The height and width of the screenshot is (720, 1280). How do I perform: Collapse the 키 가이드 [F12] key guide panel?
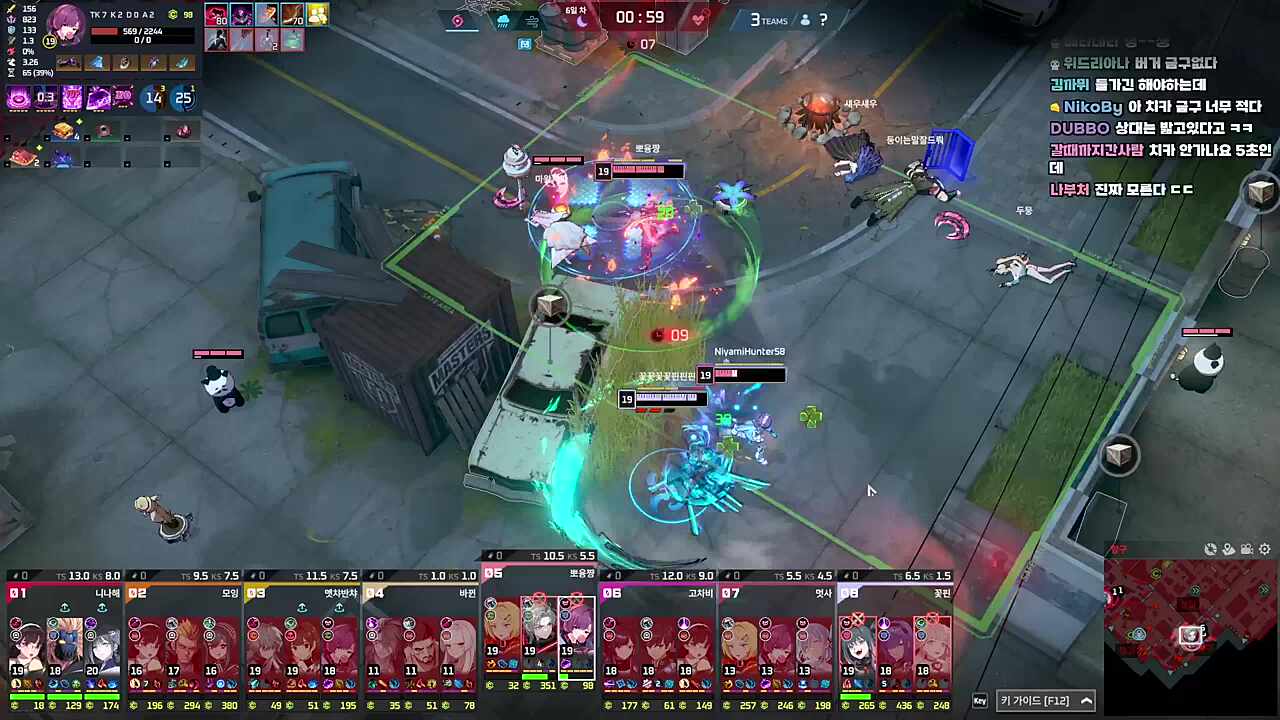click(x=1086, y=701)
